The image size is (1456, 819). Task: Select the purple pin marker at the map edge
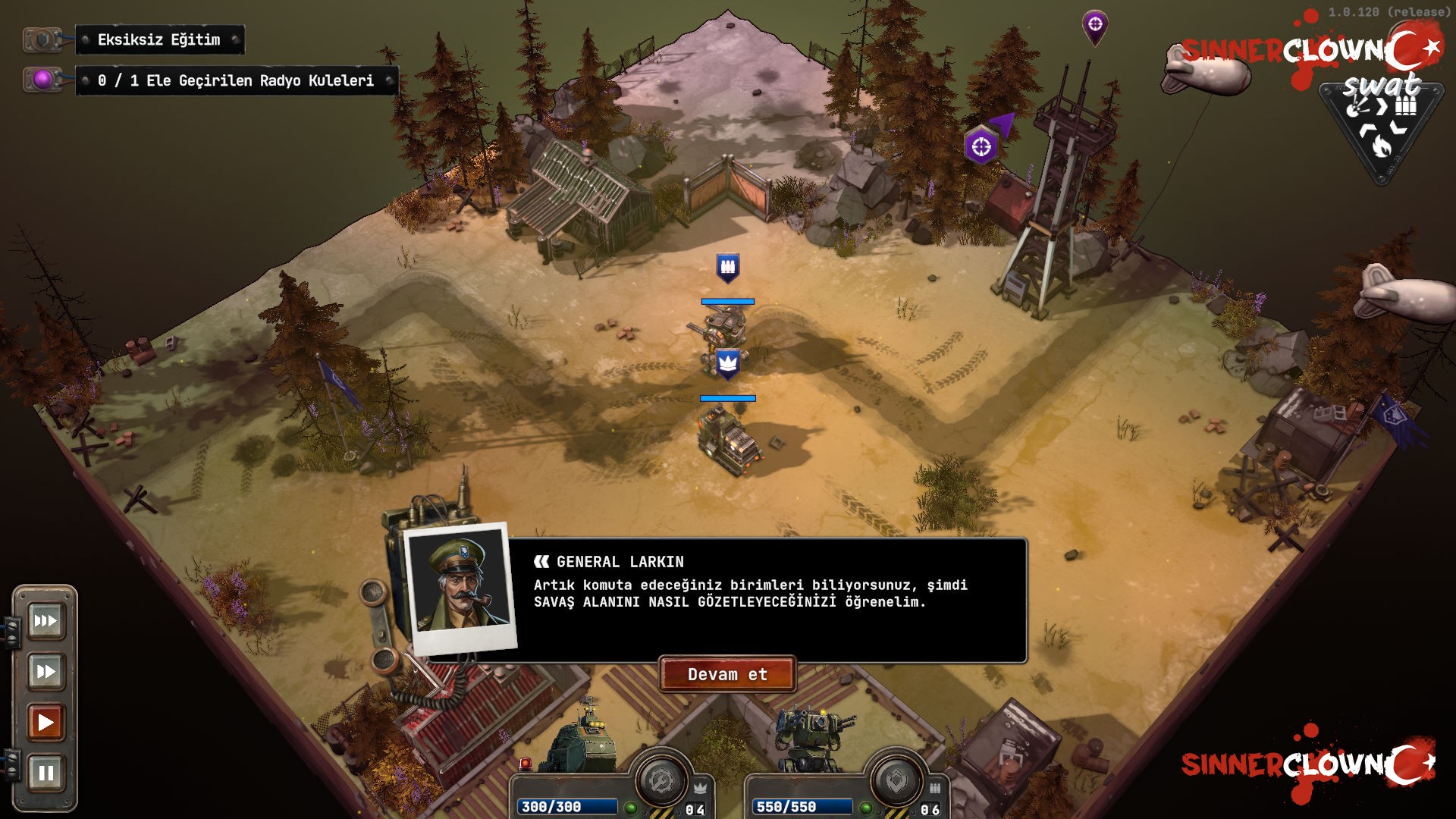[x=1094, y=26]
